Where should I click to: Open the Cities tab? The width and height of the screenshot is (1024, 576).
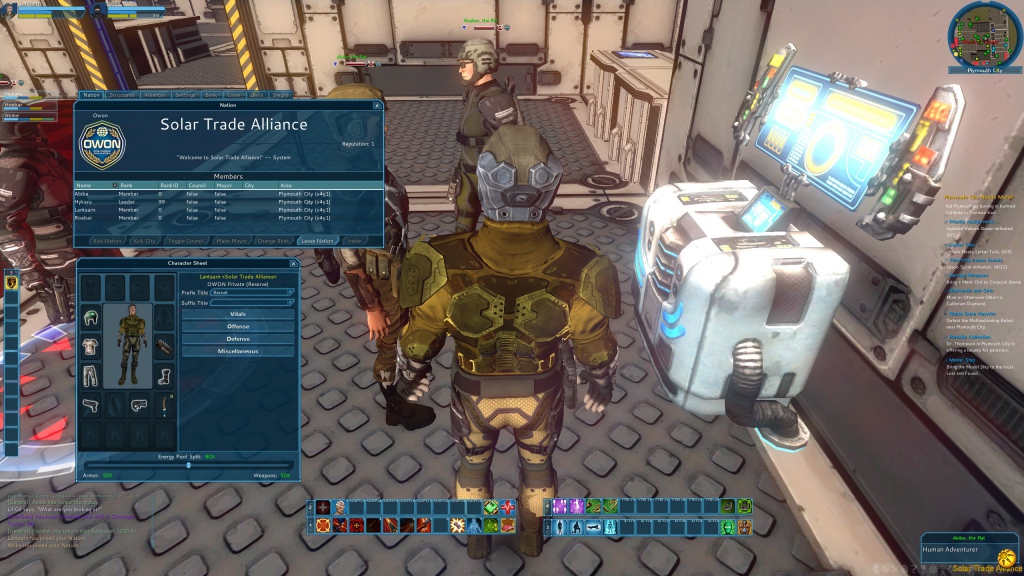(x=234, y=95)
